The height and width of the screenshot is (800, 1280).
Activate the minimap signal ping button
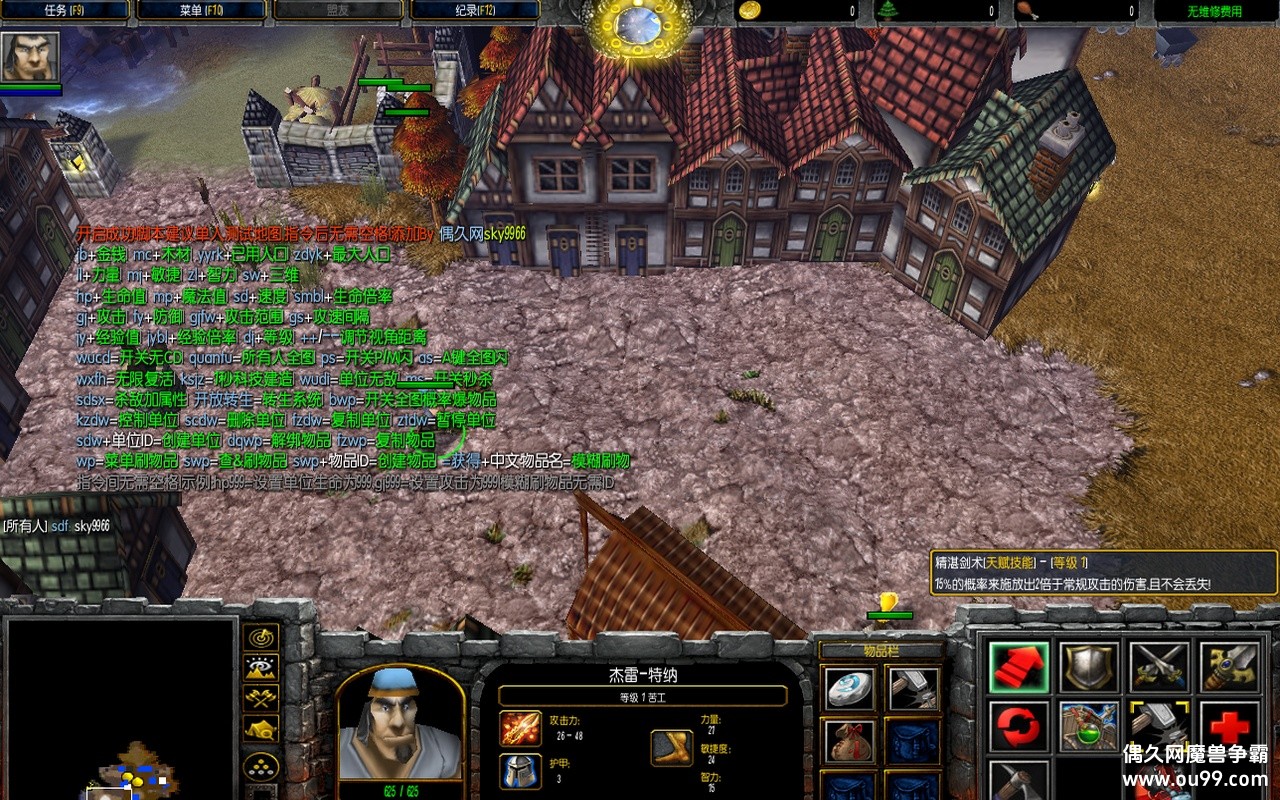tap(261, 637)
